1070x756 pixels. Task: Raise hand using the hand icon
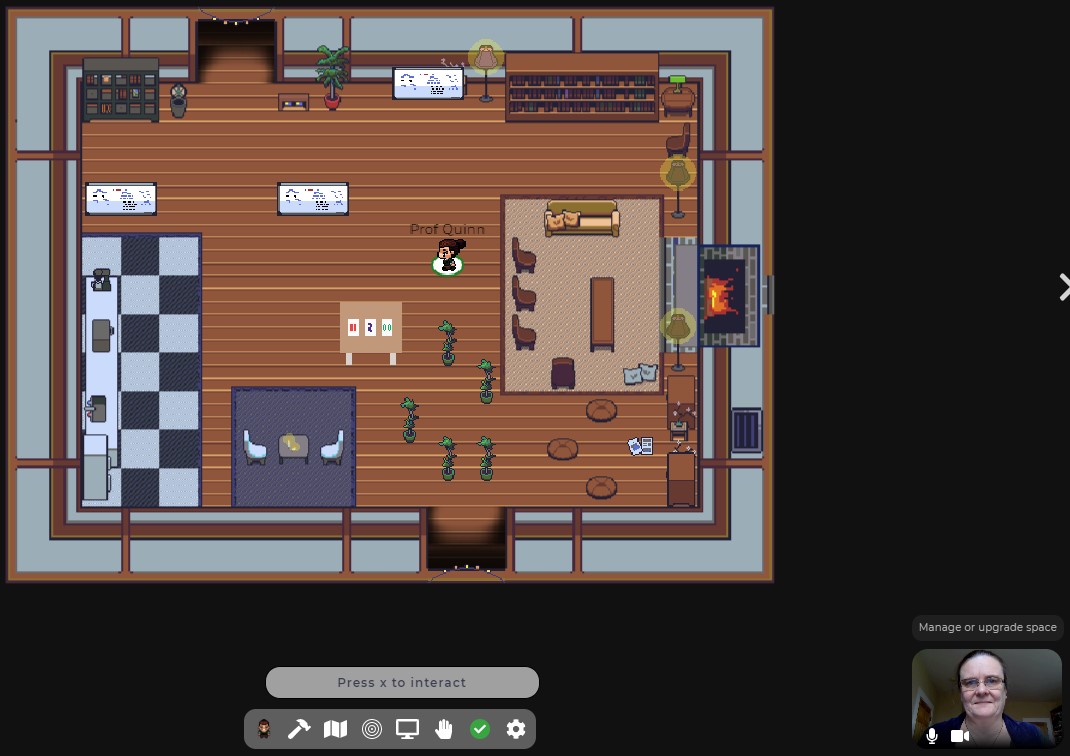[444, 729]
